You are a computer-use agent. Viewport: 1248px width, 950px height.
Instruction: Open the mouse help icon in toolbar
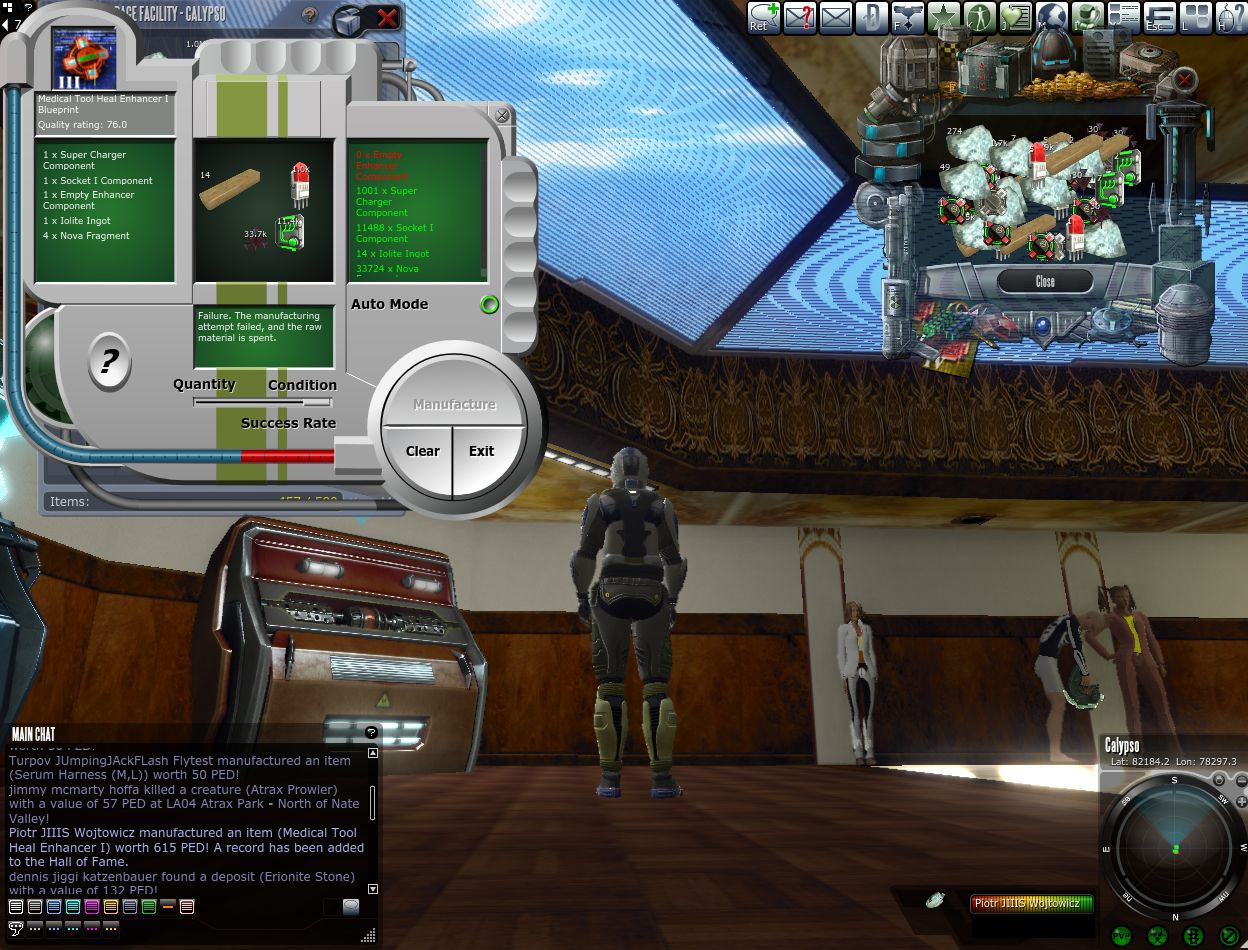[1230, 17]
